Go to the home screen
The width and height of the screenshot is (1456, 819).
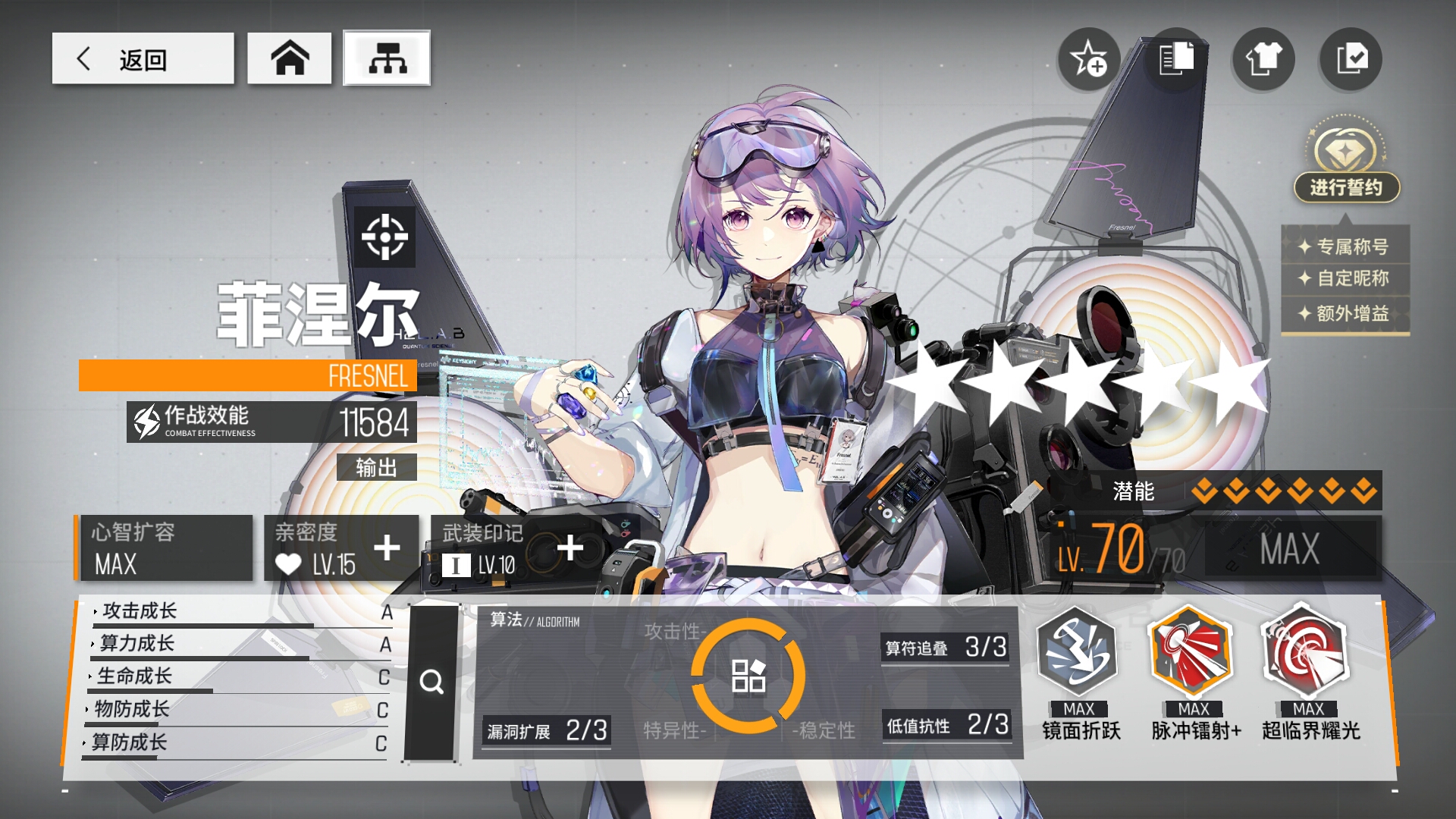[289, 58]
